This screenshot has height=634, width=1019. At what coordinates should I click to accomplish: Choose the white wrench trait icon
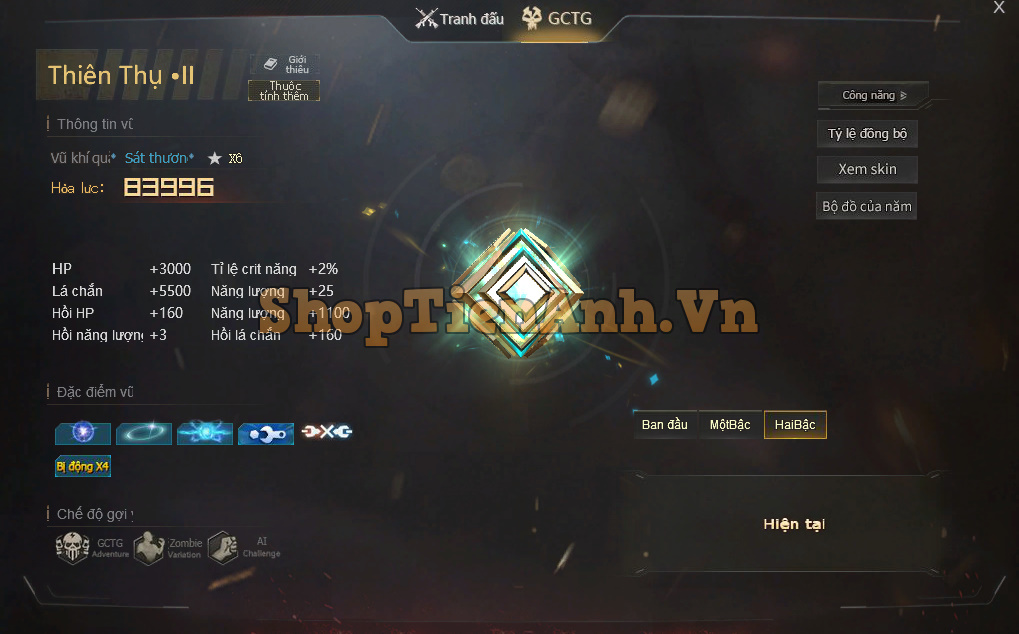point(266,433)
